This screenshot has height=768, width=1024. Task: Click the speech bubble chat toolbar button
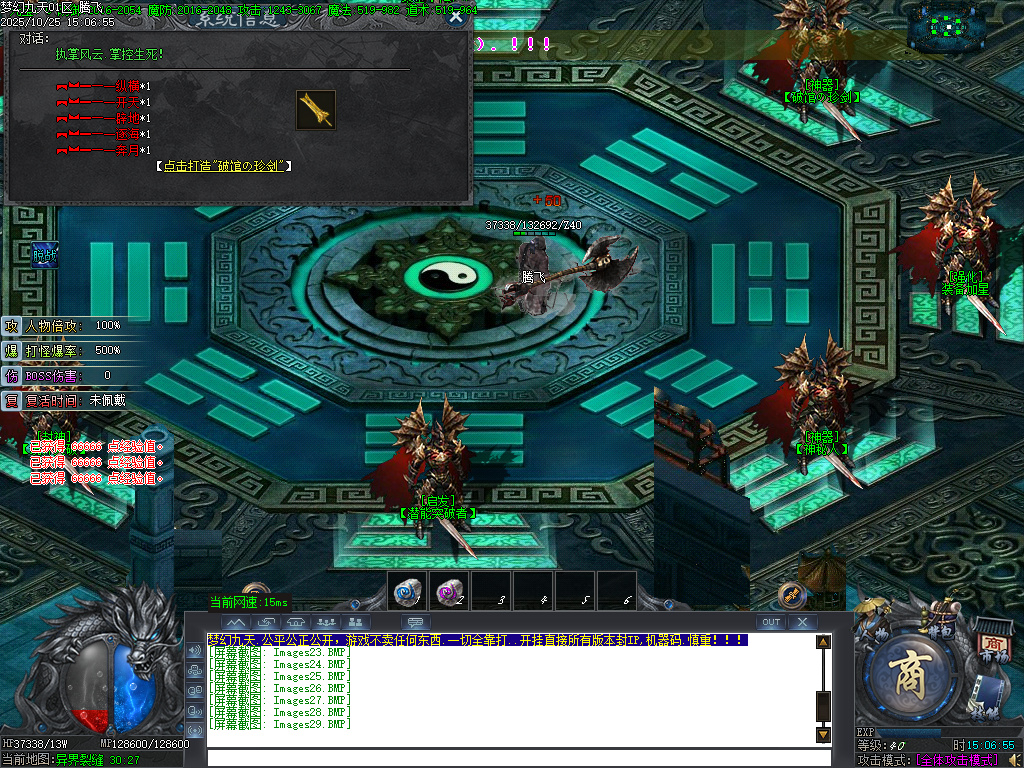tap(414, 622)
